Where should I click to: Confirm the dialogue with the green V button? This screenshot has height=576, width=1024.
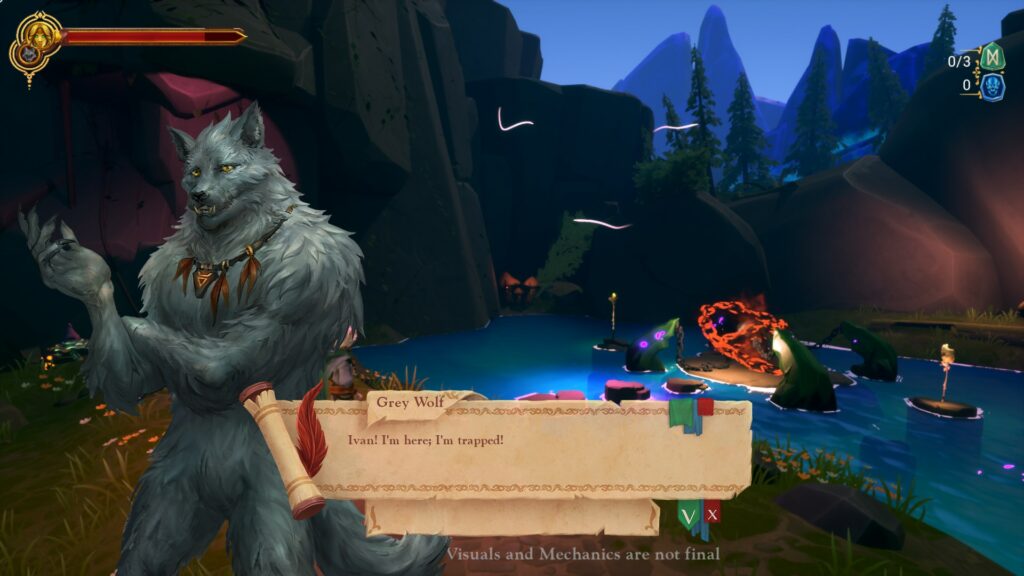click(x=688, y=516)
